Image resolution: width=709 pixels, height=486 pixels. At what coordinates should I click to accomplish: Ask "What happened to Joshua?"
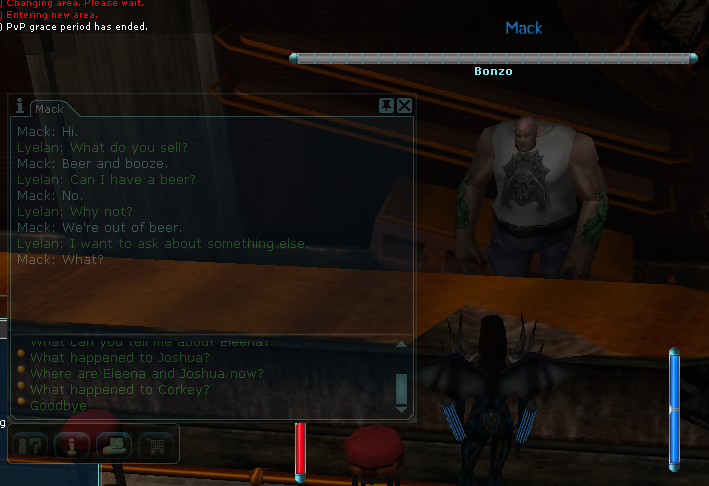click(119, 358)
